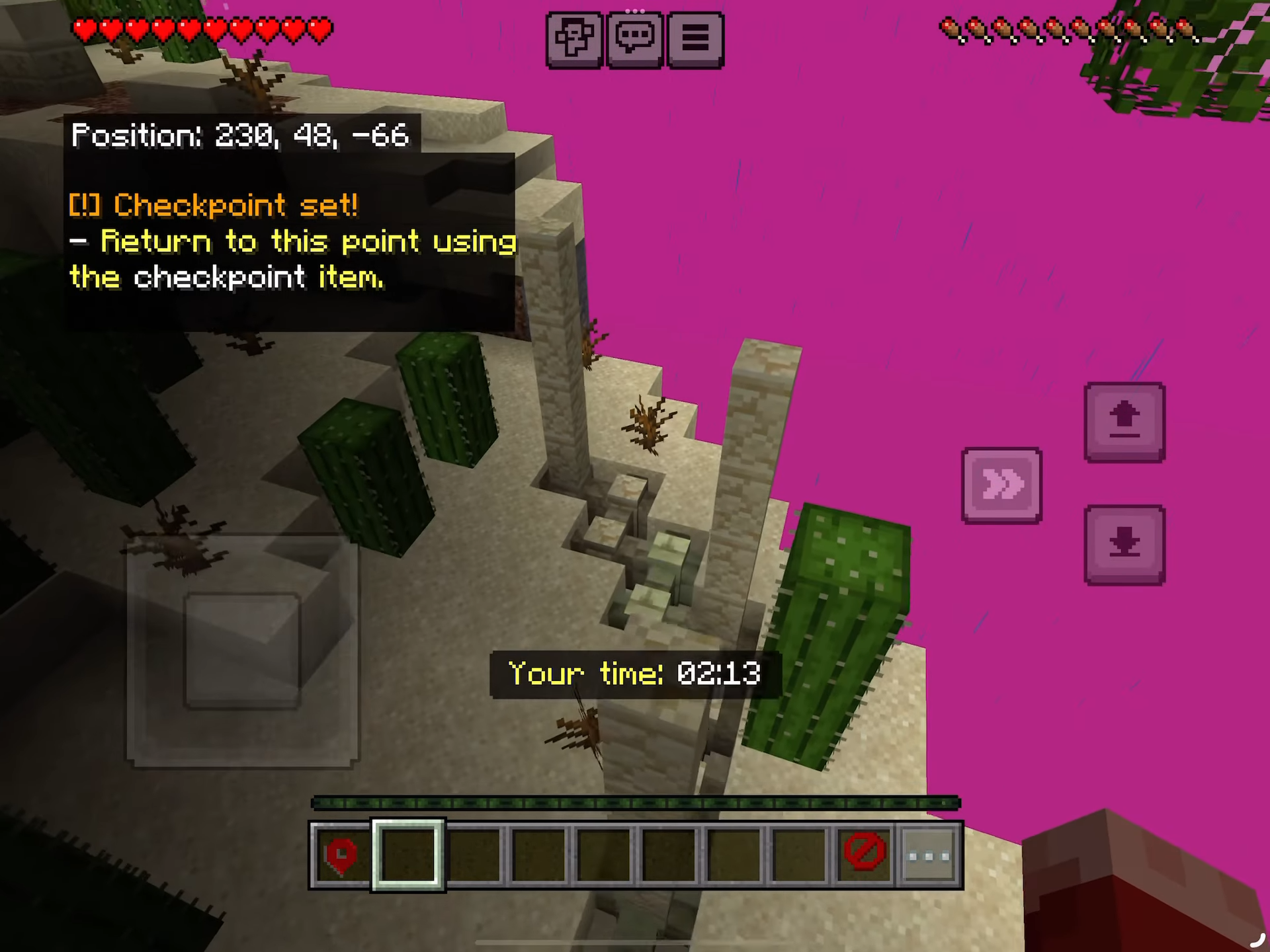Open the emote button at top

pos(573,39)
